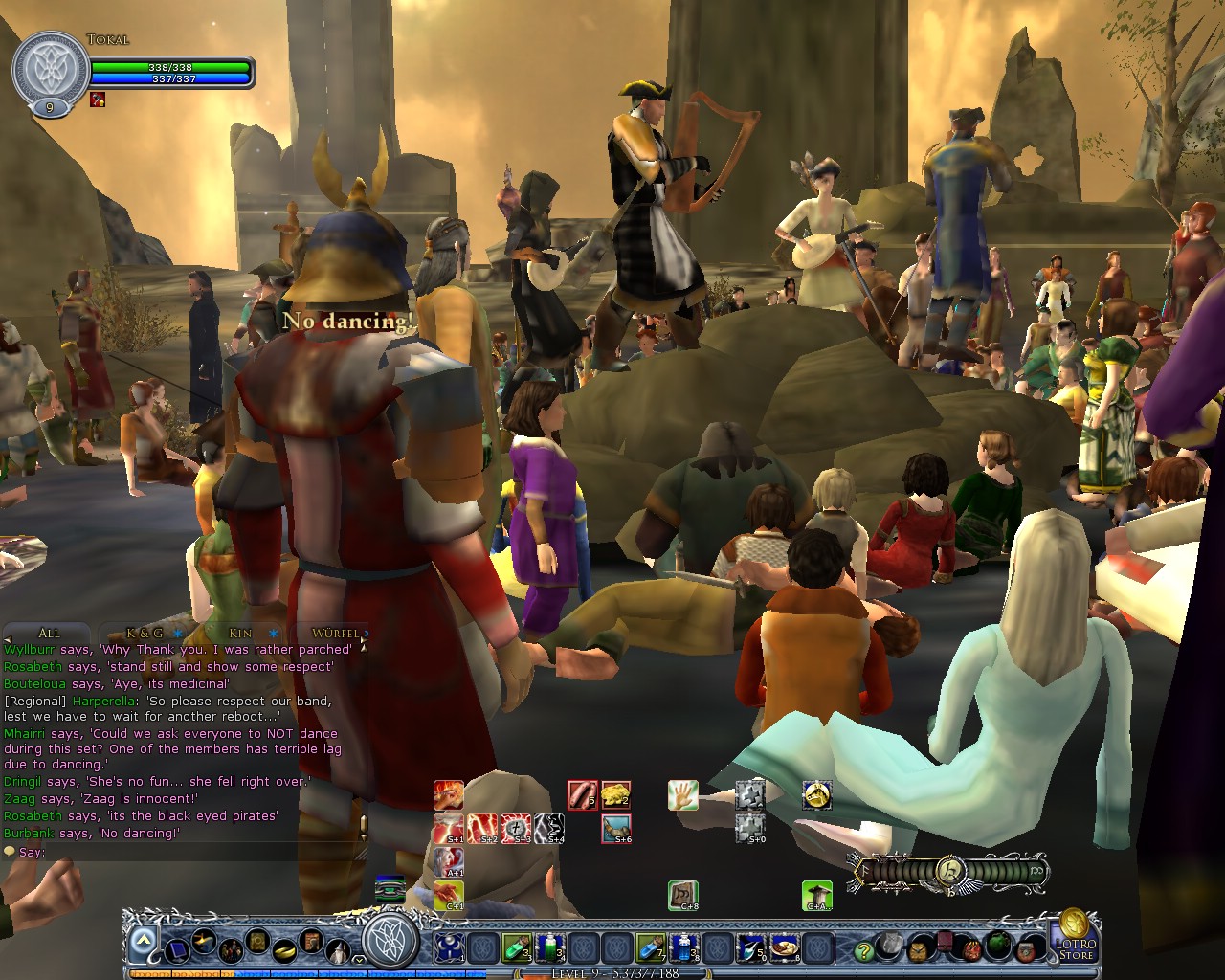Activate the green healing hands skill
The image size is (1225, 980).
682,796
